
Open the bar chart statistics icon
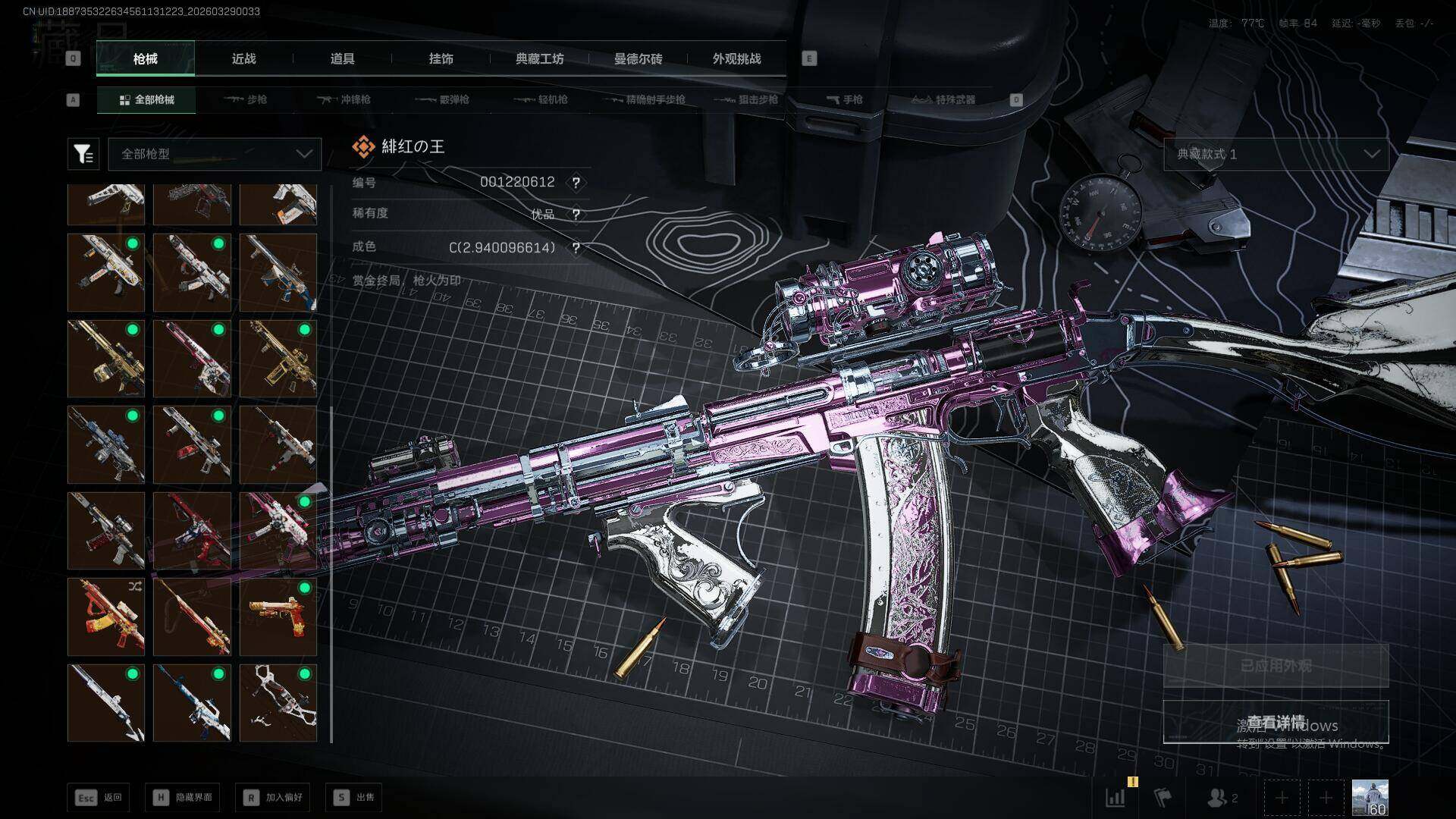click(1116, 797)
